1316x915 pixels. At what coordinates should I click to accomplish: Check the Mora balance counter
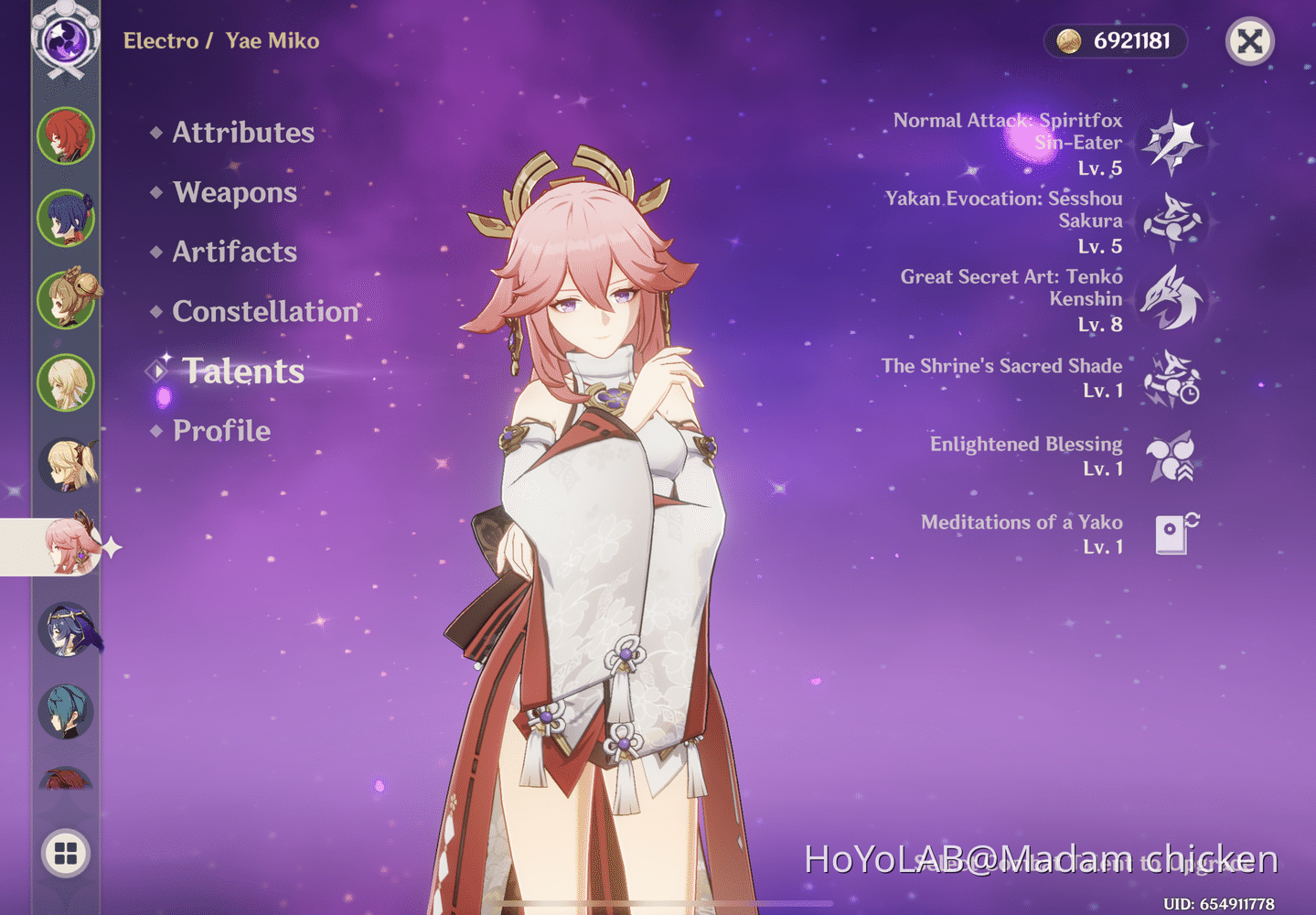click(x=1115, y=41)
